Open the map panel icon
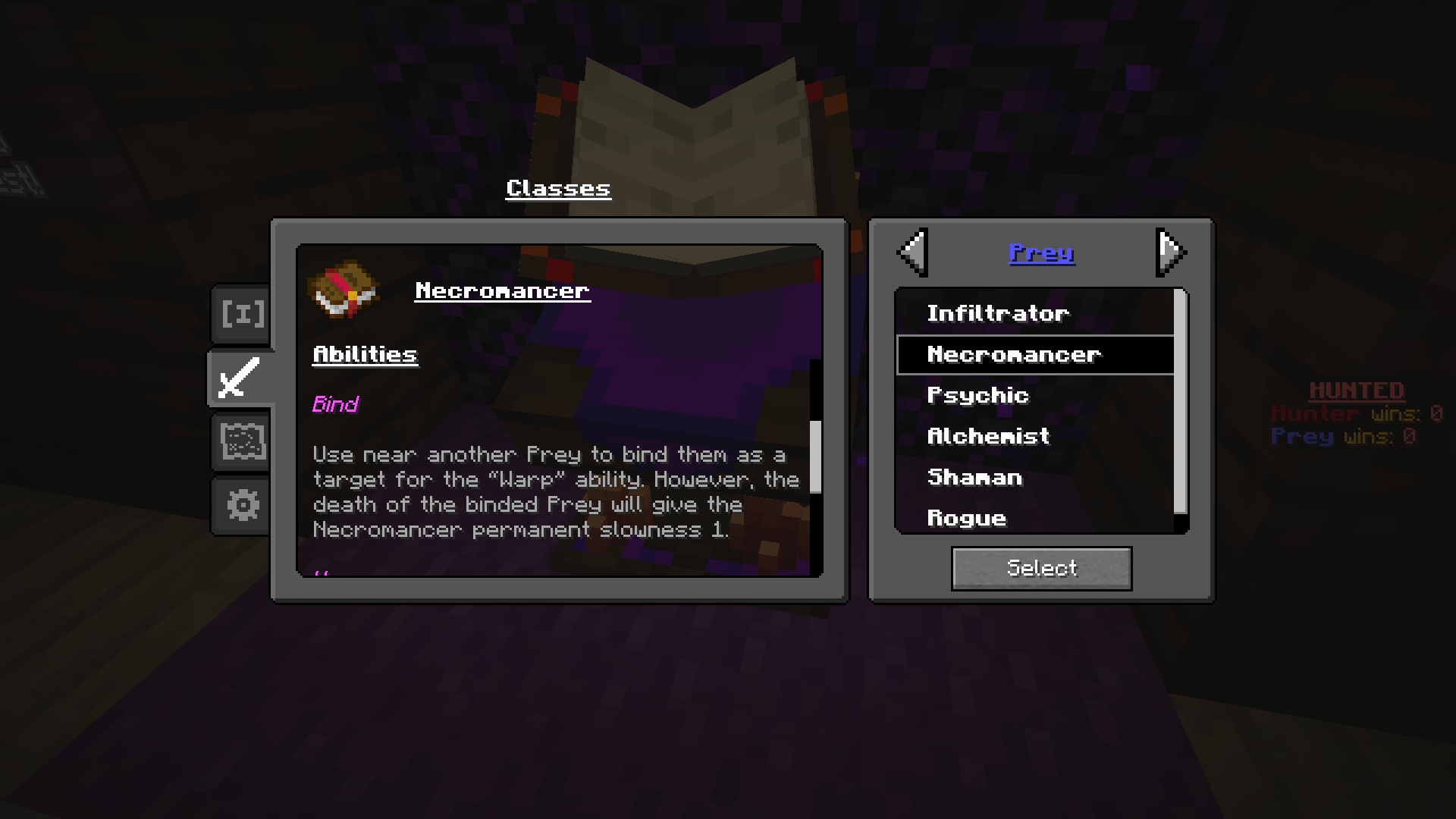 pyautogui.click(x=240, y=440)
